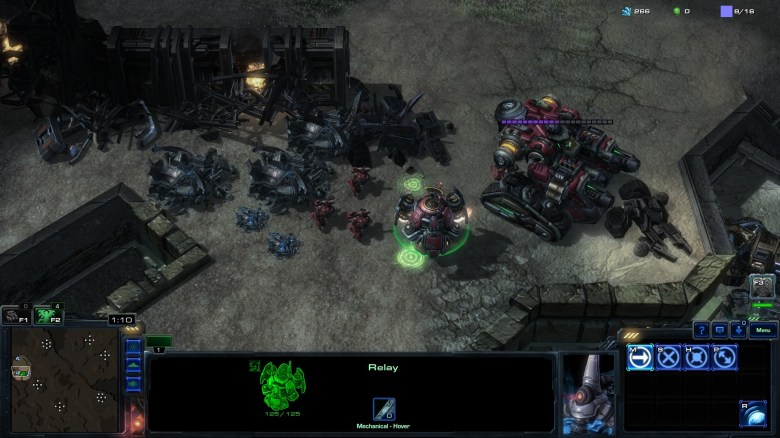Screen dimensions: 780x438
Task: Click the green Relay wireframe
Action: [283, 385]
